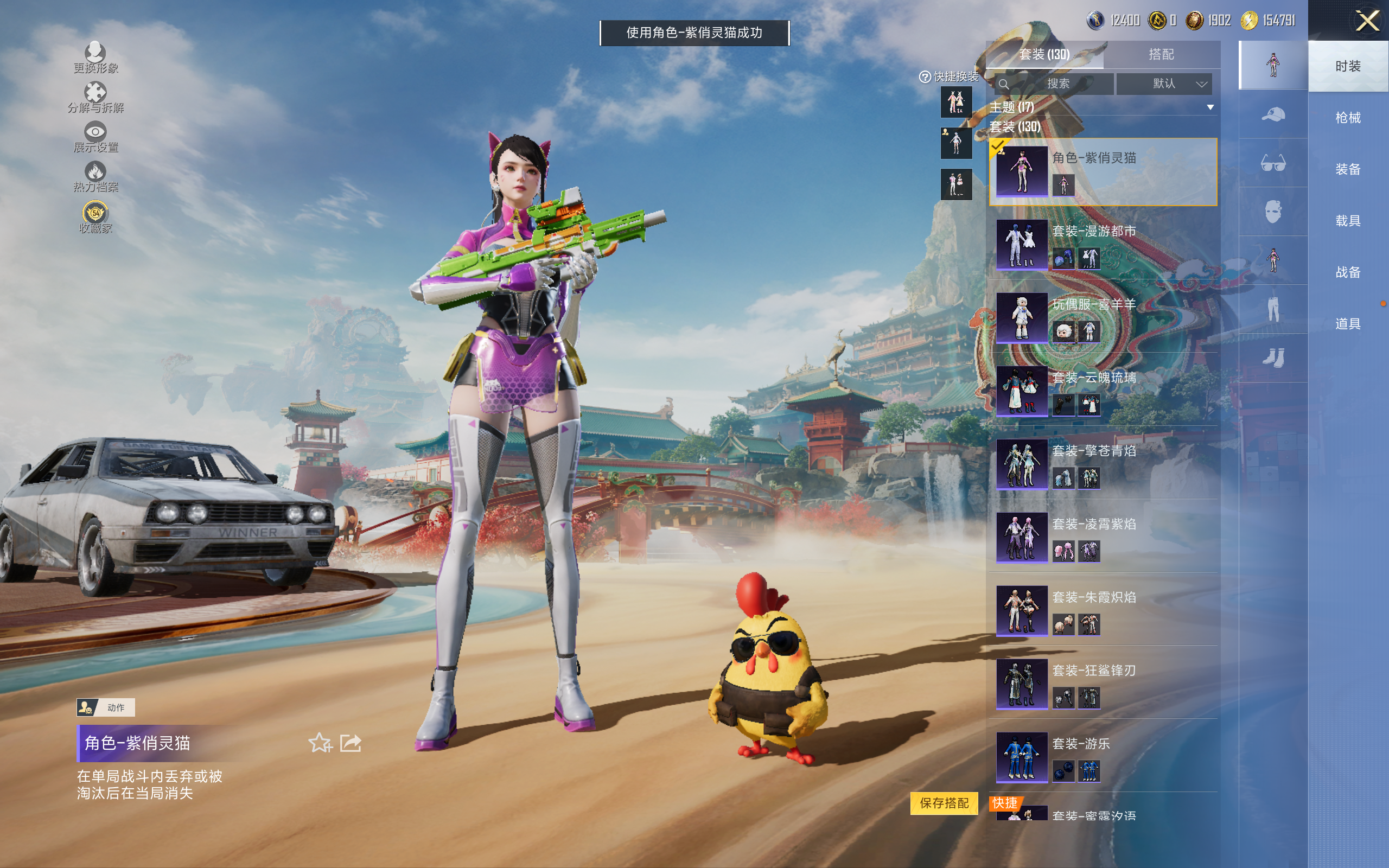Select the 战备 menu entry

[x=1347, y=272]
